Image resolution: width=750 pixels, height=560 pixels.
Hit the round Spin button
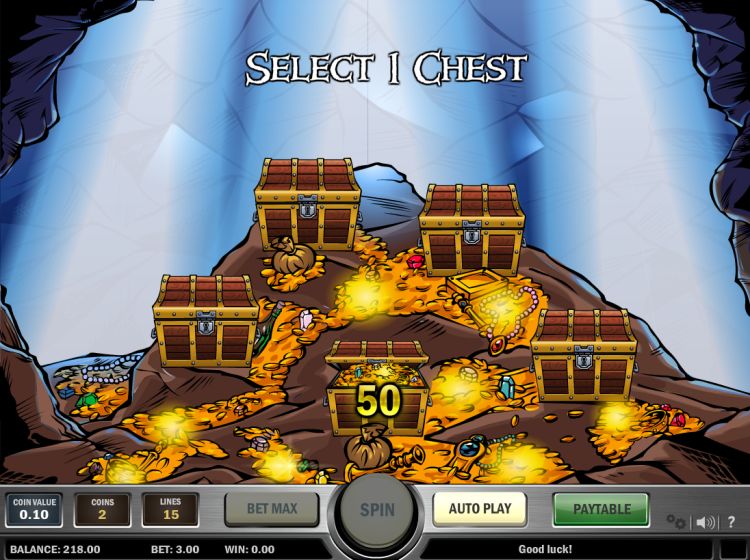click(x=377, y=510)
